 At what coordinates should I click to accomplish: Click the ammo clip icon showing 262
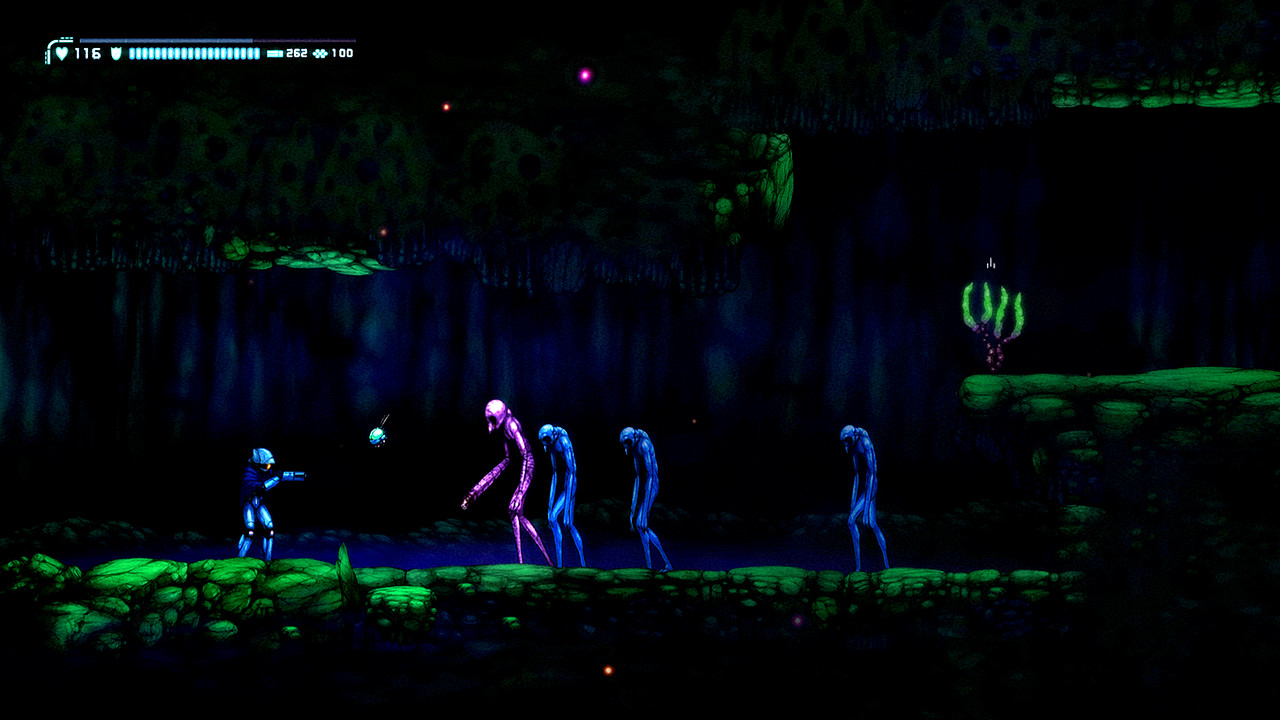click(x=274, y=53)
